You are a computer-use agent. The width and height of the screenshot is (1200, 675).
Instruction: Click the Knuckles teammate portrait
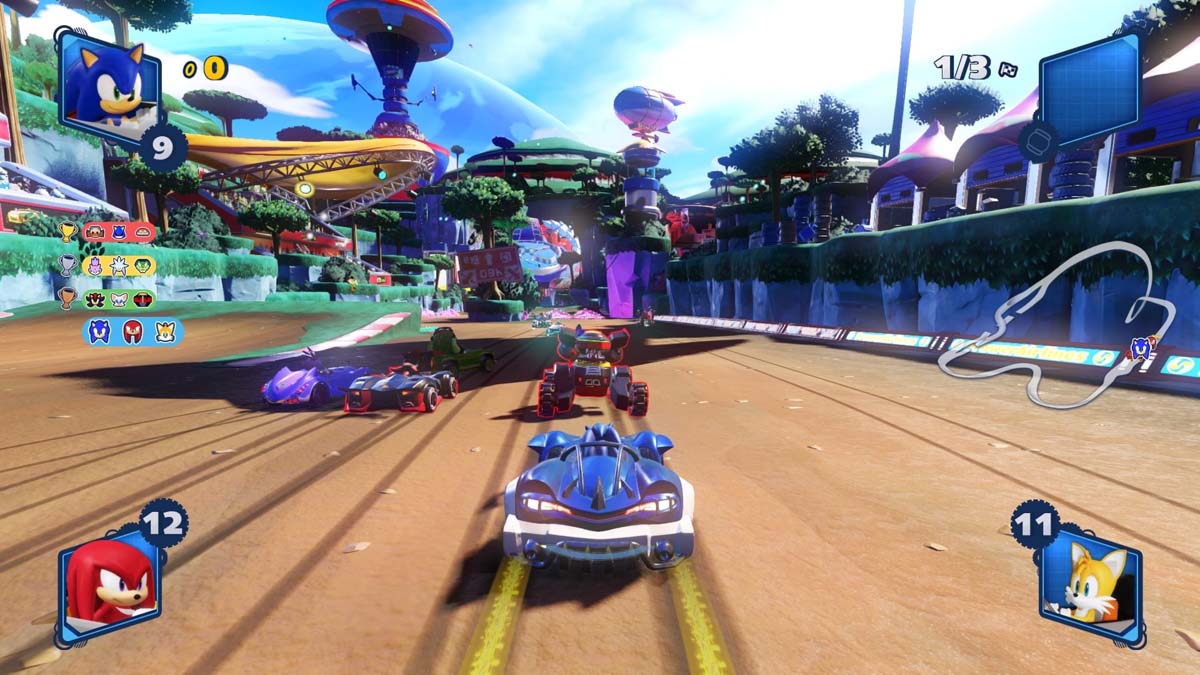108,587
